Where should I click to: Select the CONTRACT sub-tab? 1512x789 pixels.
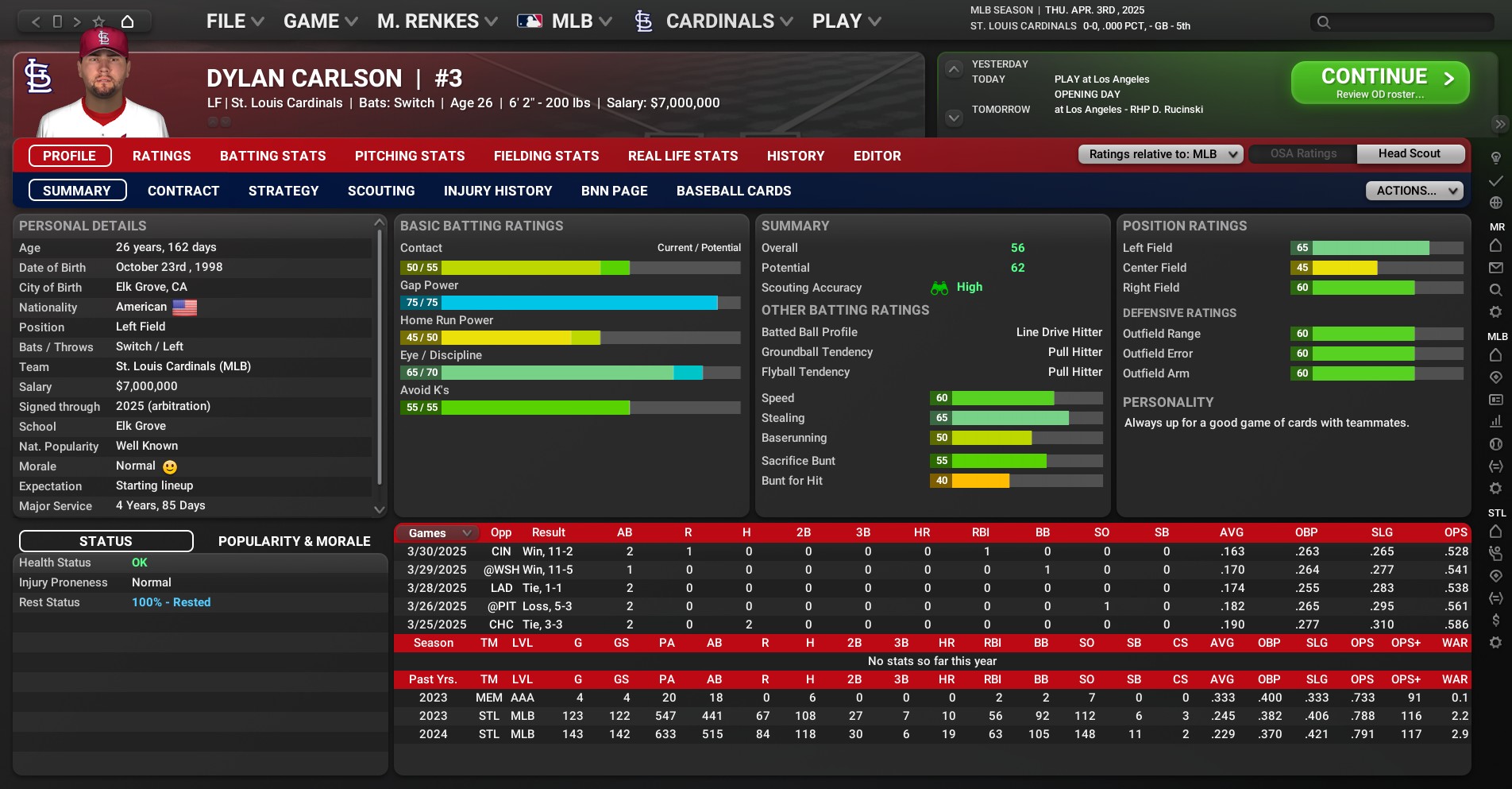183,191
